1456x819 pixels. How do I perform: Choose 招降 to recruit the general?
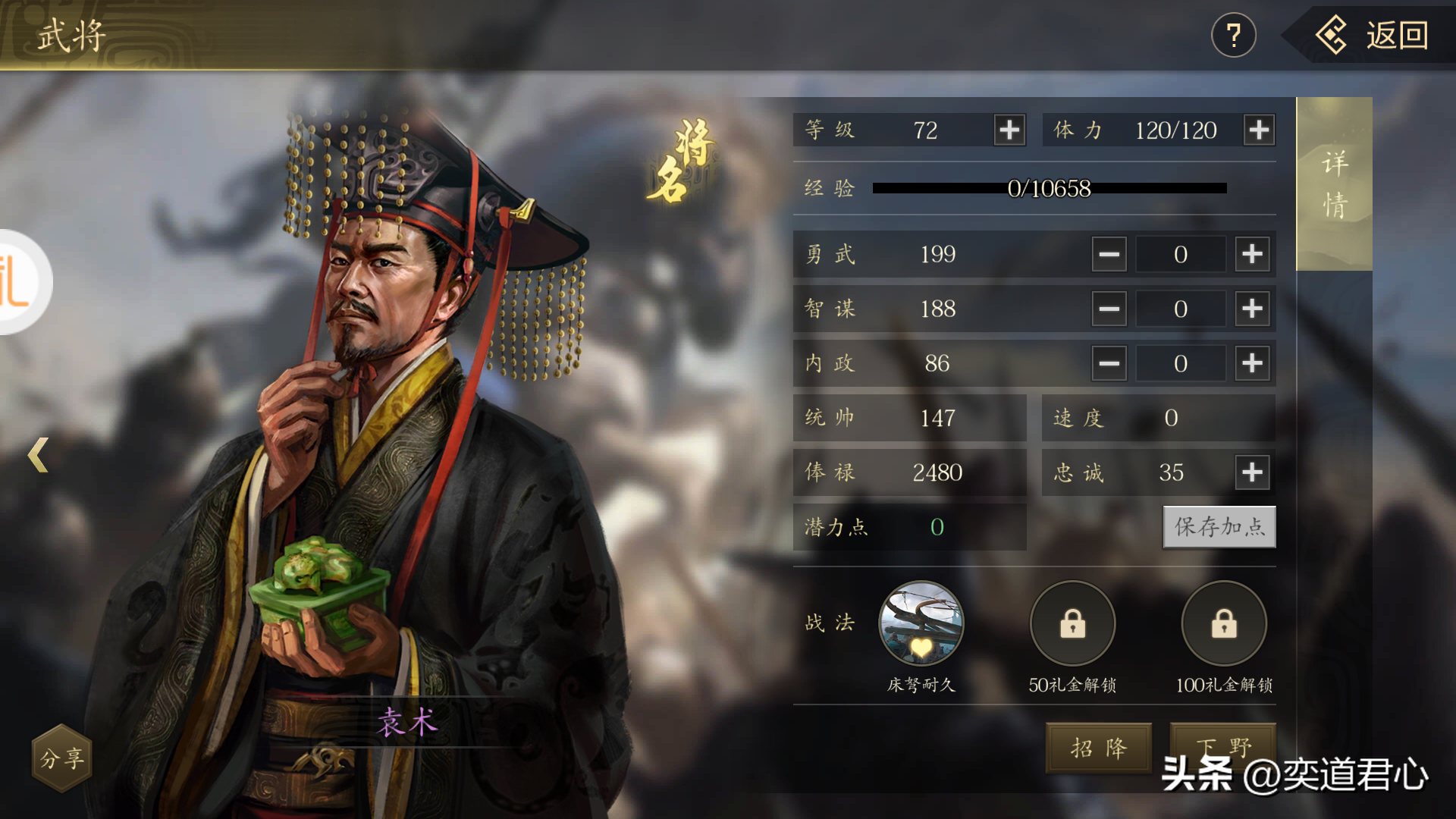1098,748
